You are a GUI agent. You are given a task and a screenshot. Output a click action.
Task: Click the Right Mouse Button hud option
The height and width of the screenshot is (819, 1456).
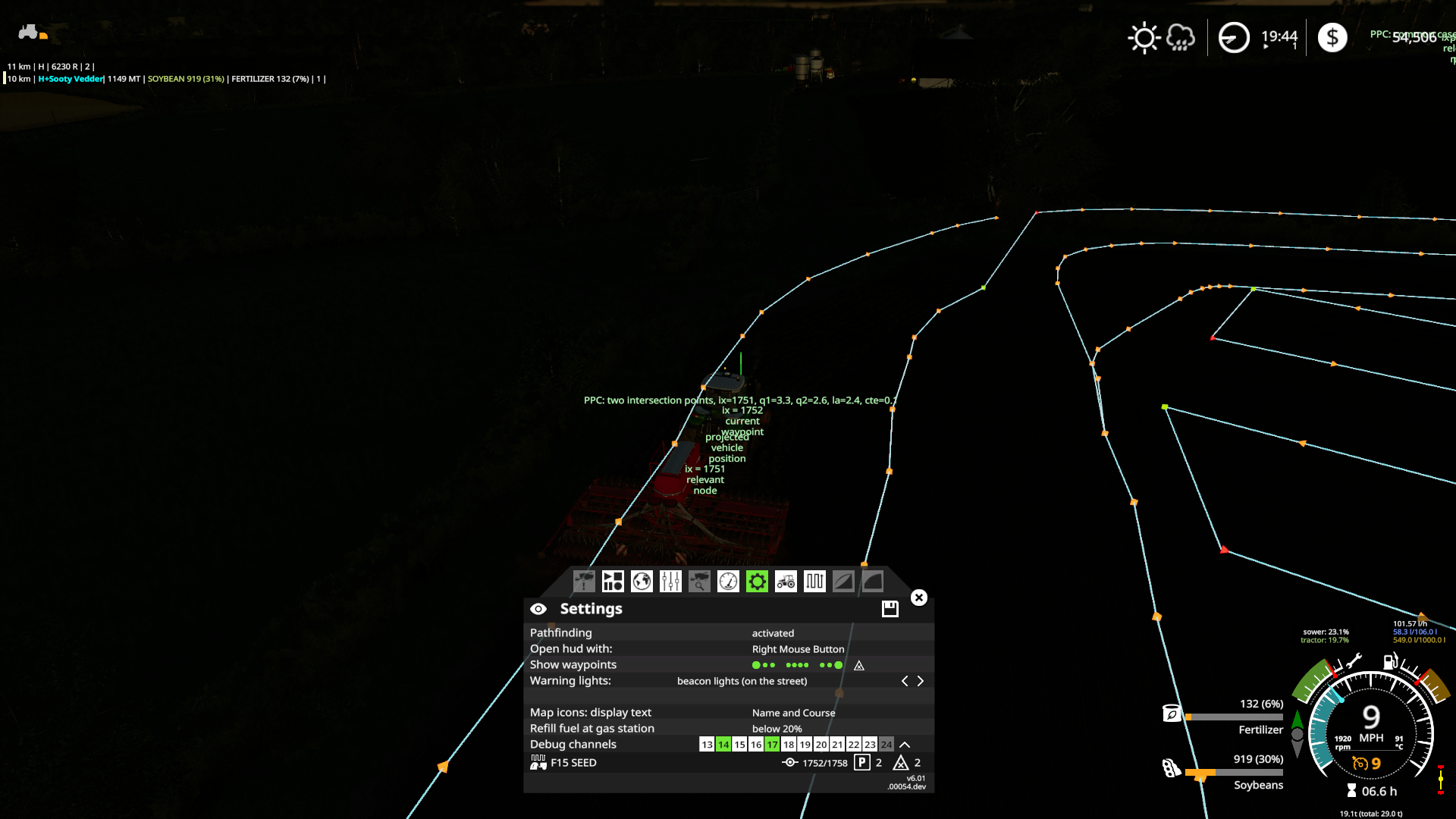(x=797, y=649)
